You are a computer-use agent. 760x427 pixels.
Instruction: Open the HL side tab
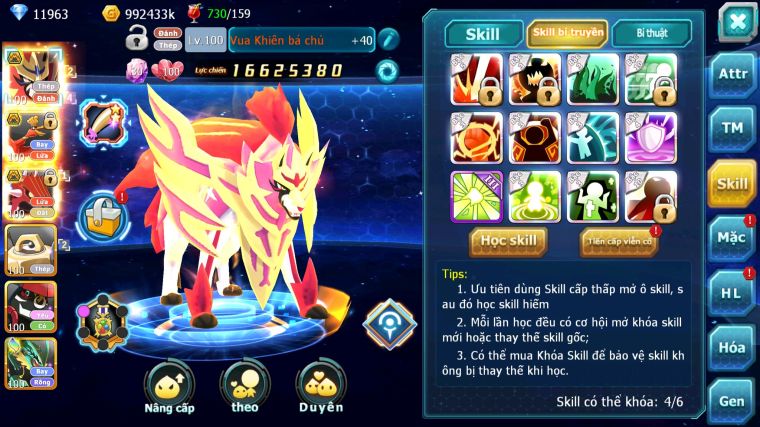pos(733,293)
